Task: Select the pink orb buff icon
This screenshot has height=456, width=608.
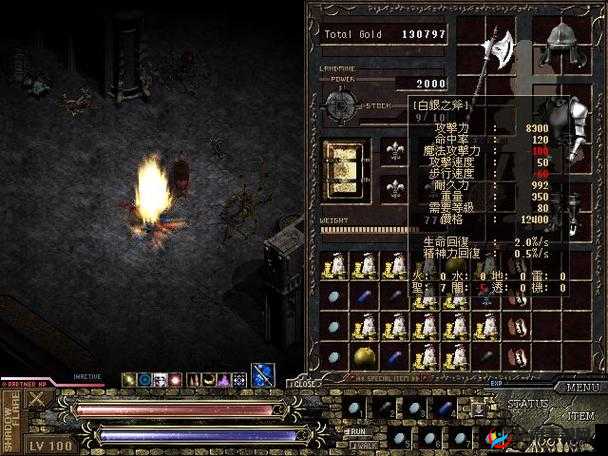Action: pyautogui.click(x=176, y=380)
